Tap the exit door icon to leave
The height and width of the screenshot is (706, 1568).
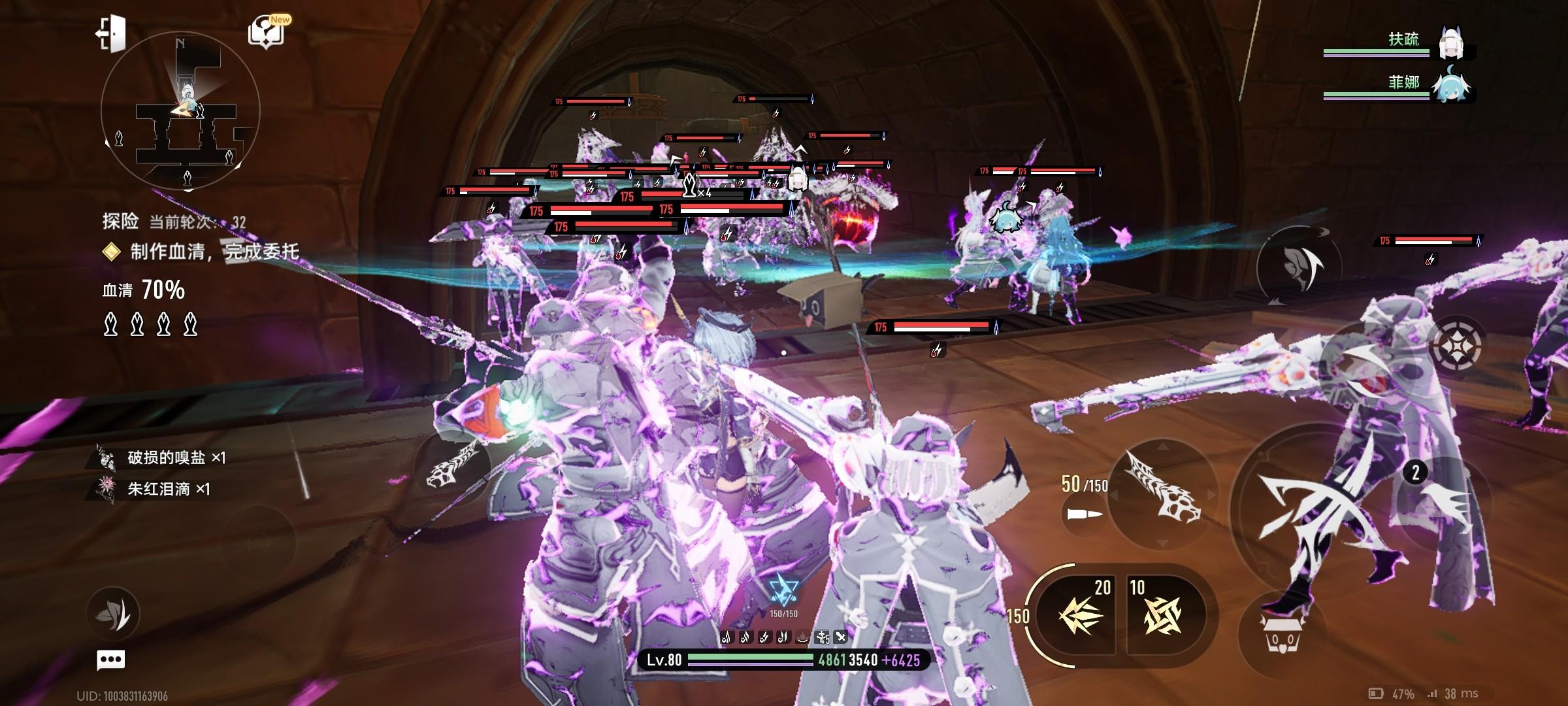[110, 33]
